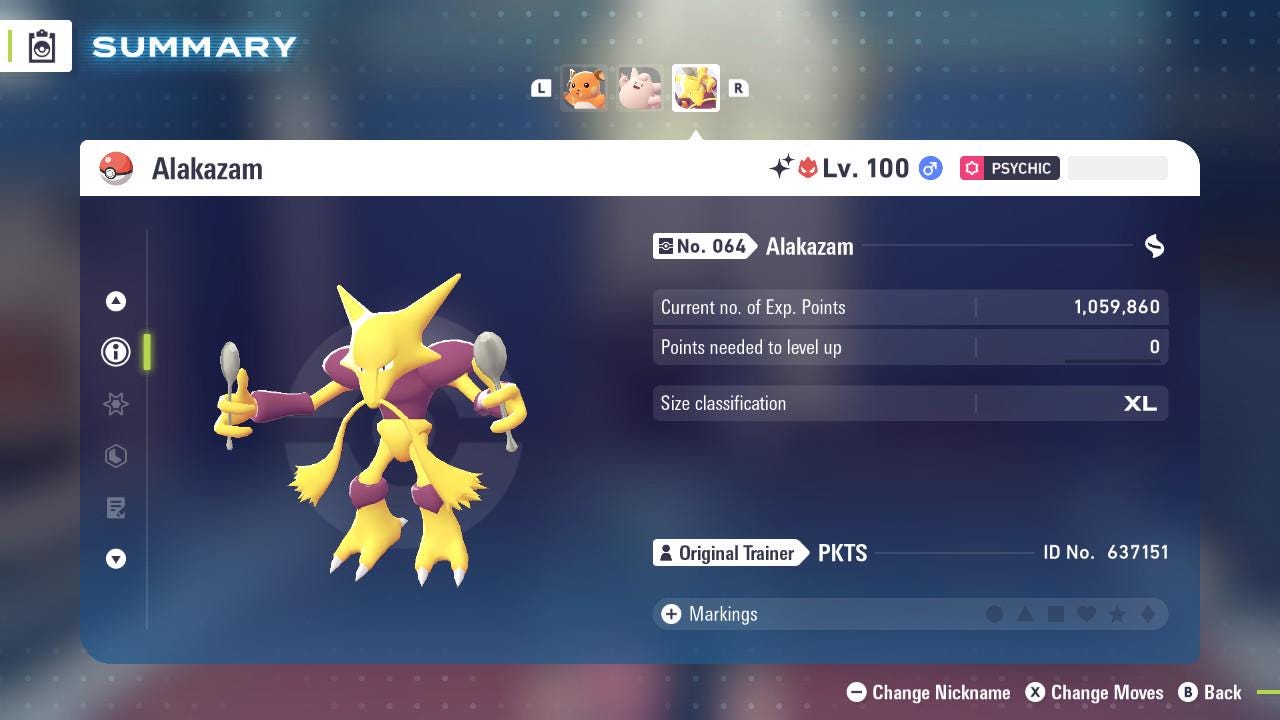Click the Poké Ball icon beside Alakazam's name
1280x720 pixels.
pos(117,168)
